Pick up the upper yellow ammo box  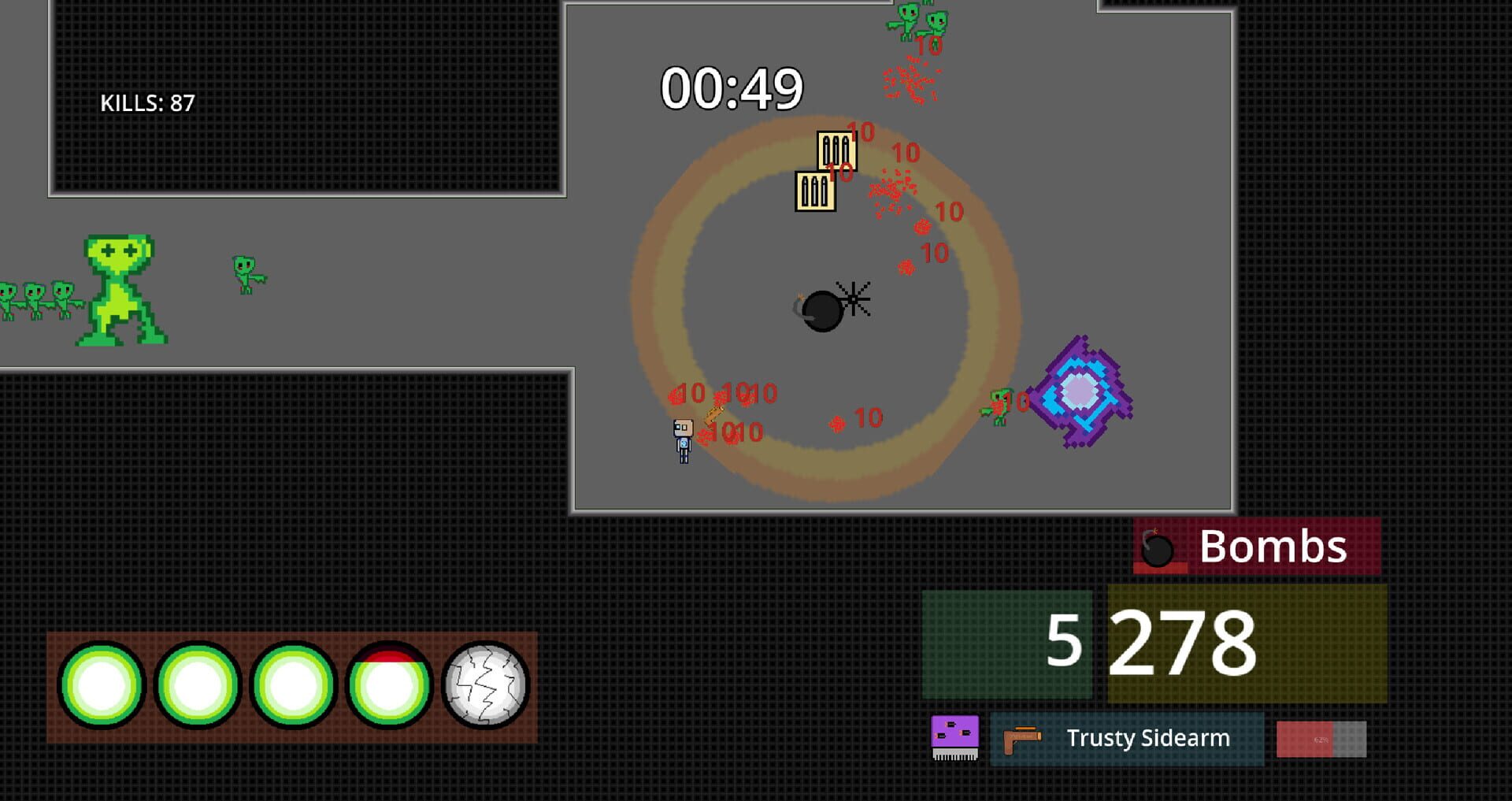(x=836, y=152)
